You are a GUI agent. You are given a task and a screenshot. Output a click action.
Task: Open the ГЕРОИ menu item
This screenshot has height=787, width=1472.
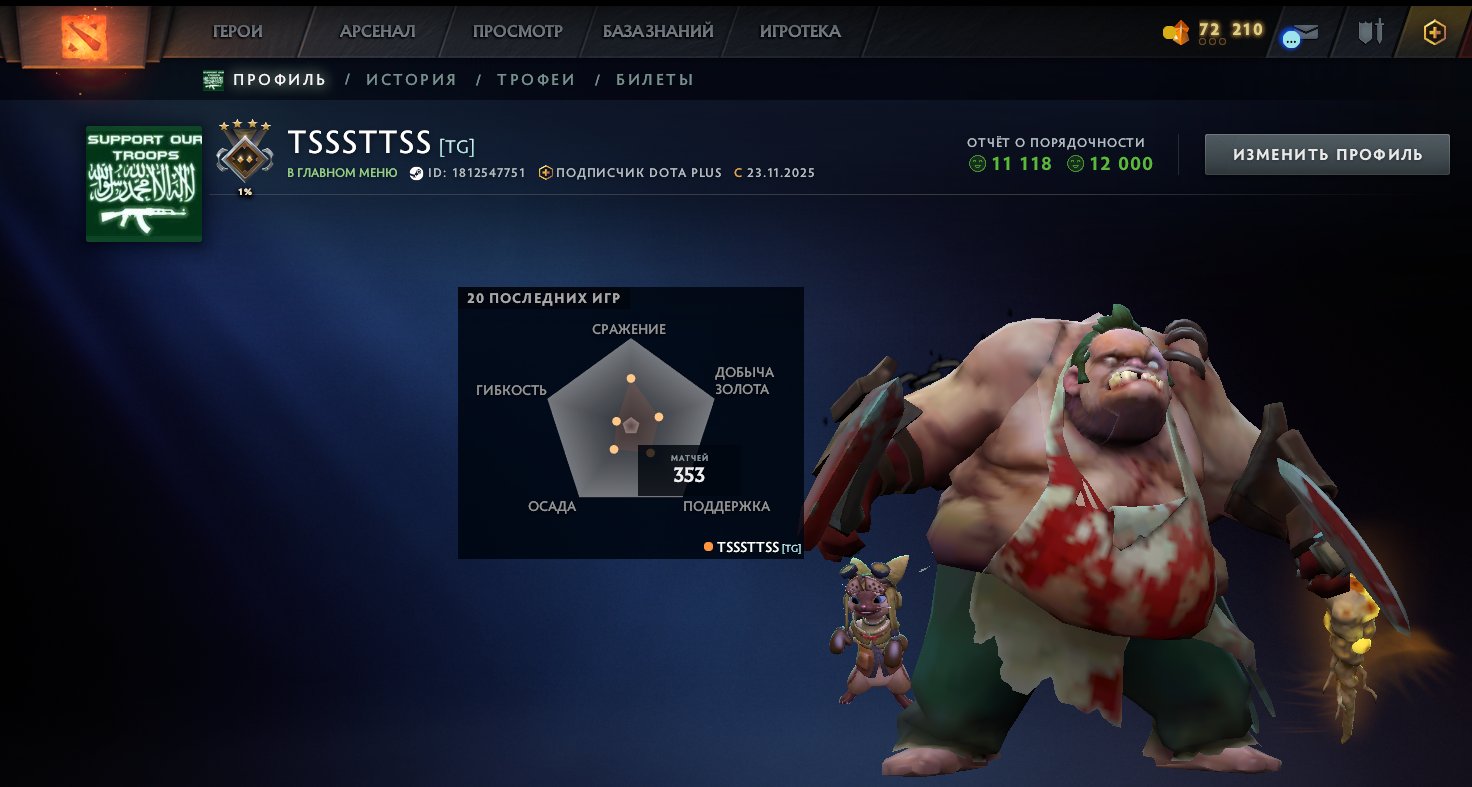pos(238,30)
